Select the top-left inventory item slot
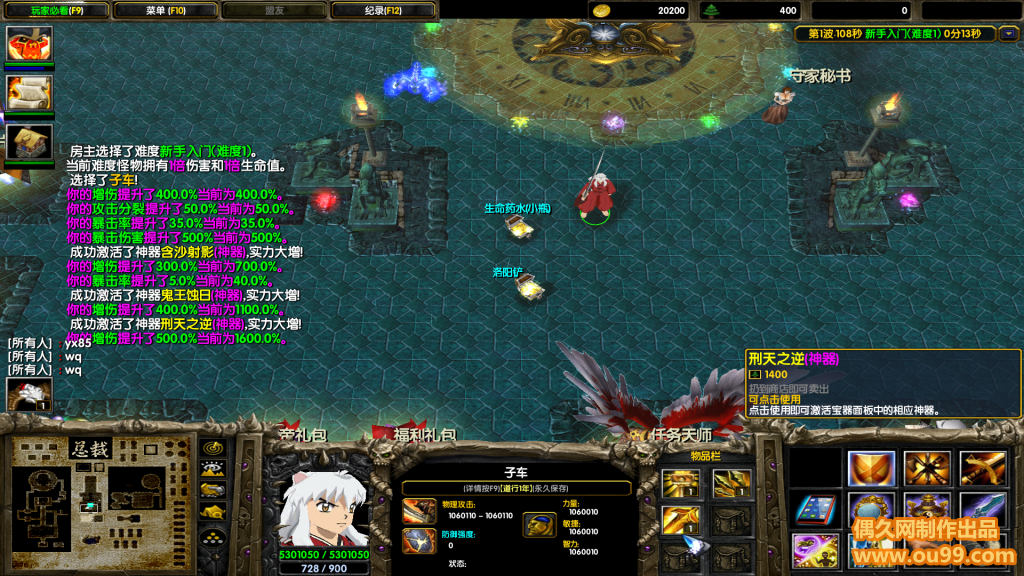The image size is (1024, 576). (680, 485)
